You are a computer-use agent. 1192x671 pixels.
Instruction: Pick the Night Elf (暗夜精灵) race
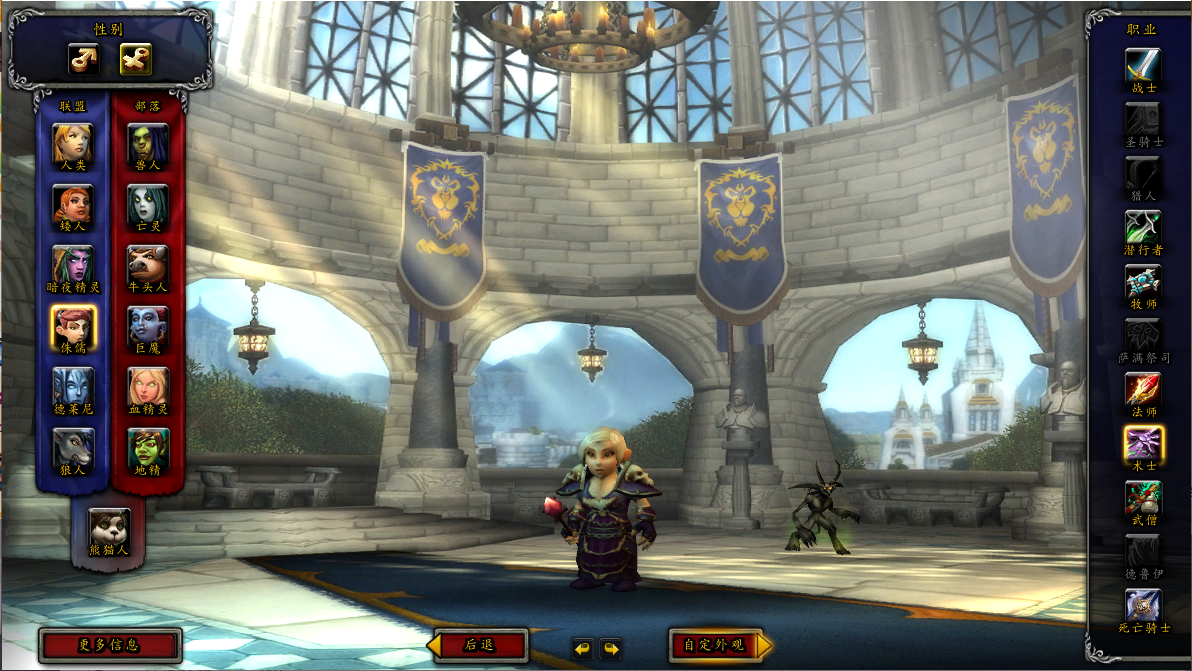(73, 265)
